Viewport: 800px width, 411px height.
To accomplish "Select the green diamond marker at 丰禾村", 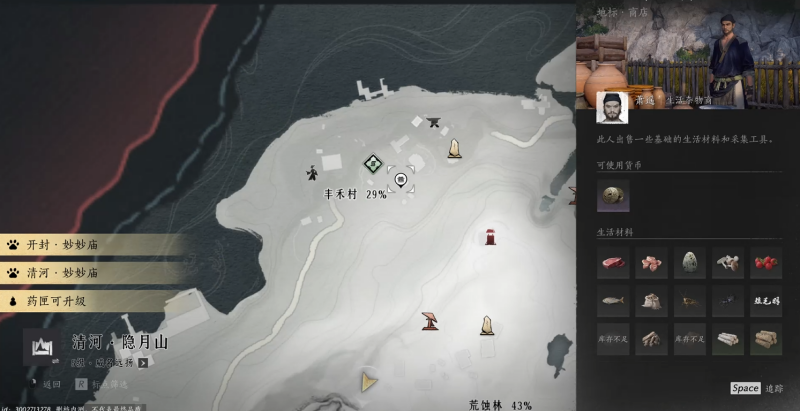I will click(x=372, y=162).
